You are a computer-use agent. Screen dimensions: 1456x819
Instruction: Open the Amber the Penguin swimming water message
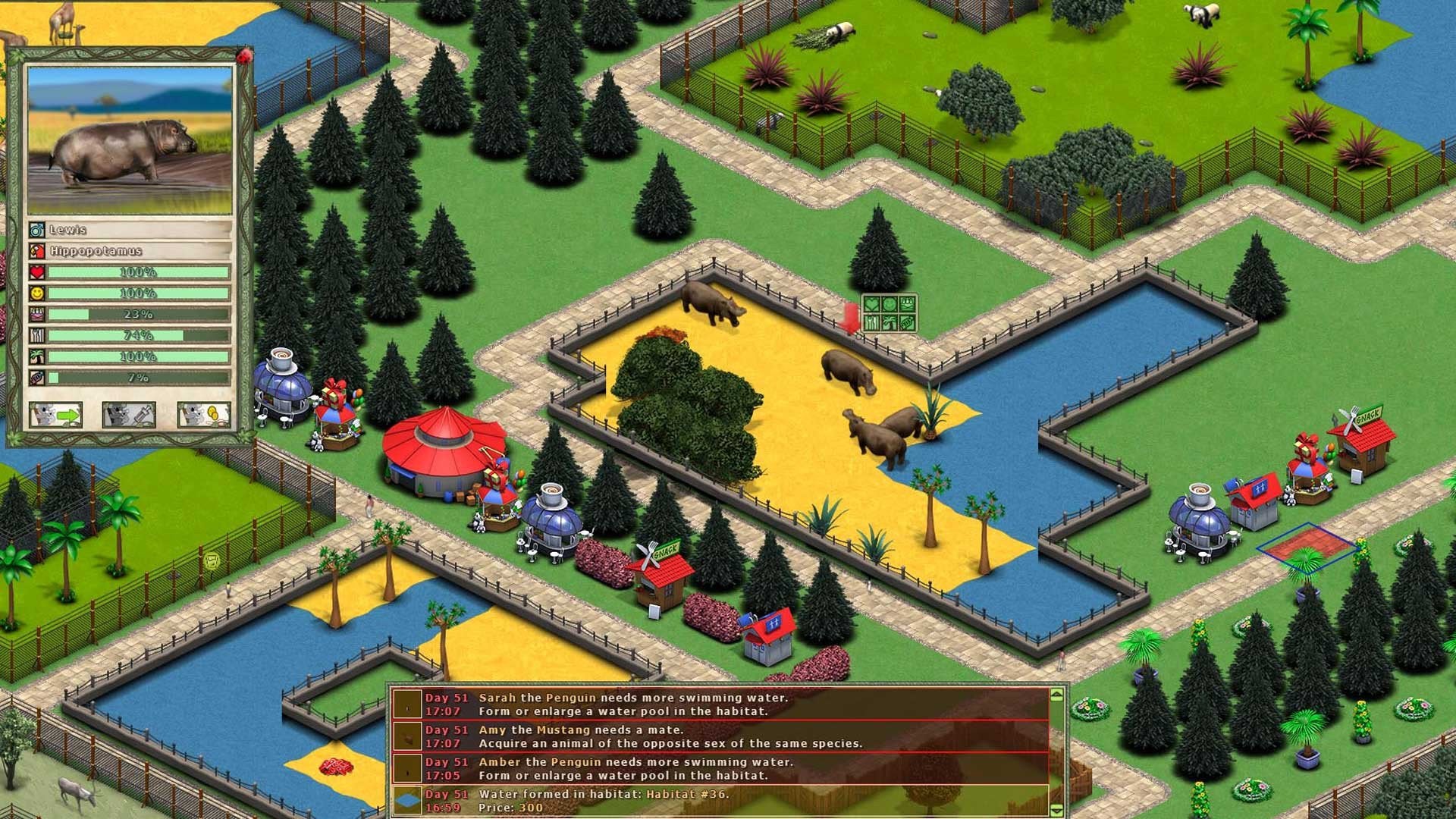(x=719, y=768)
